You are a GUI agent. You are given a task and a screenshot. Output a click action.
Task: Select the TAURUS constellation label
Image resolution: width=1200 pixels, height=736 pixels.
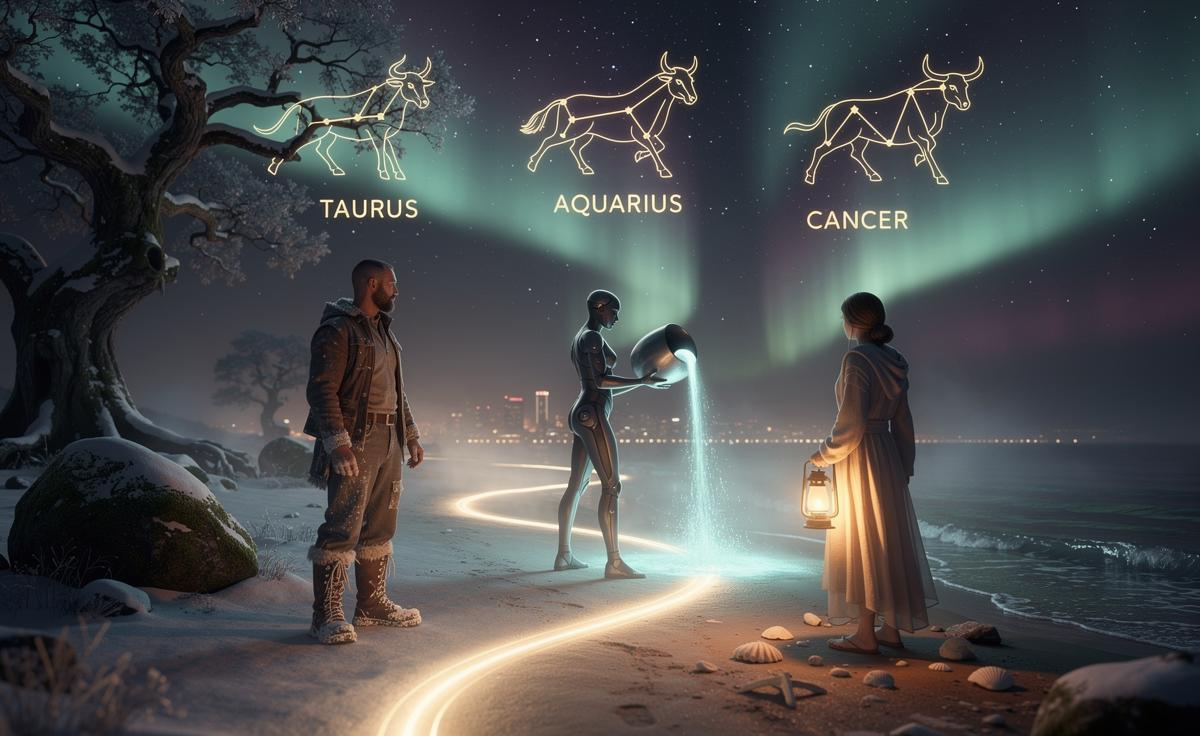coord(368,209)
